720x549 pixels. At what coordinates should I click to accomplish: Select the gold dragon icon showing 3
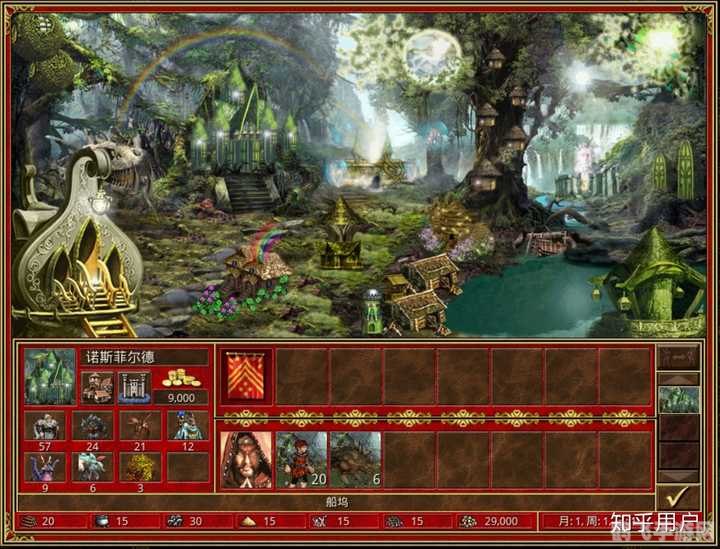[x=140, y=467]
